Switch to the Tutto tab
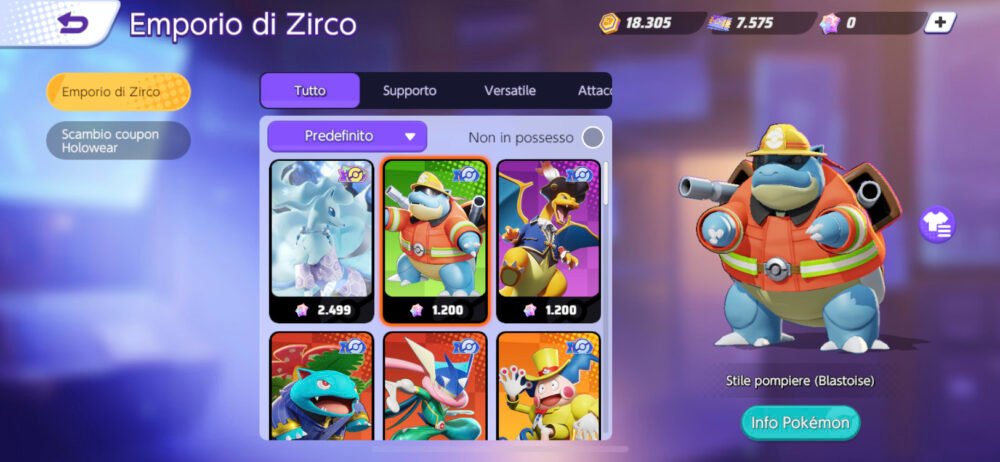Screen dimensions: 1000x462 tap(310, 90)
